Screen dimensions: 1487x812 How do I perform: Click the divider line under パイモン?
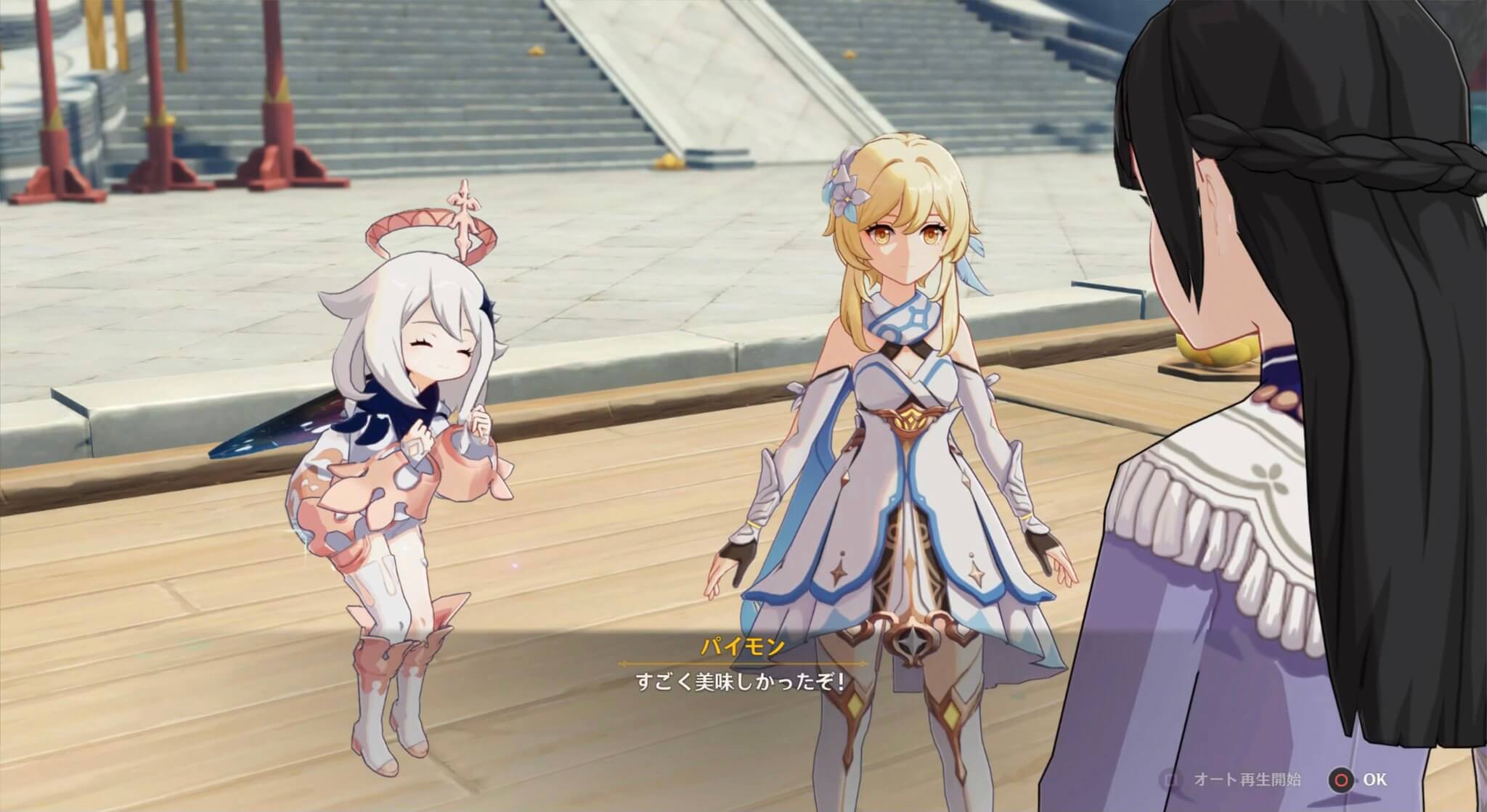[x=742, y=664]
